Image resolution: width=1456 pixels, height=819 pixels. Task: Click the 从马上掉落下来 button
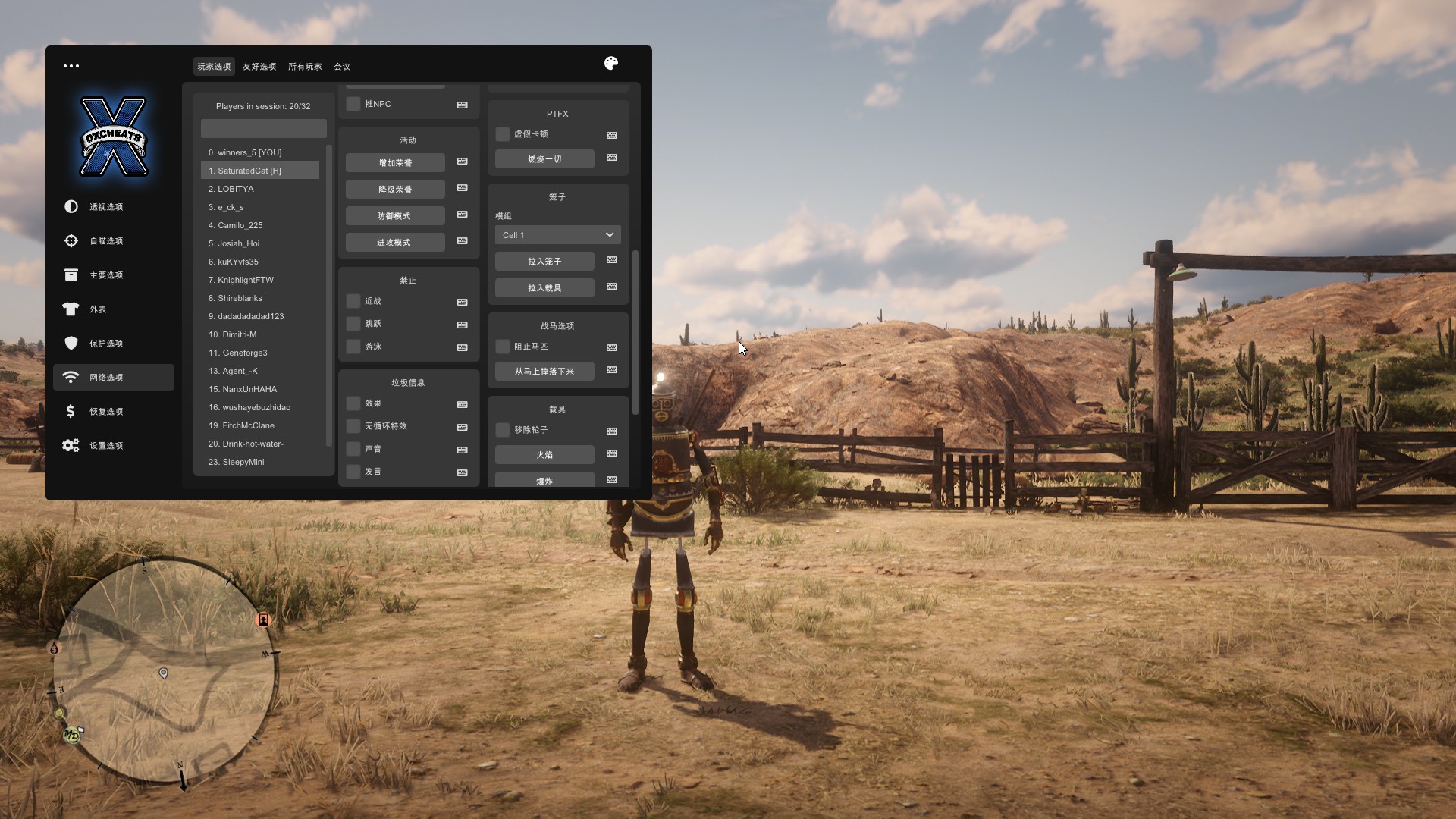[x=544, y=372]
